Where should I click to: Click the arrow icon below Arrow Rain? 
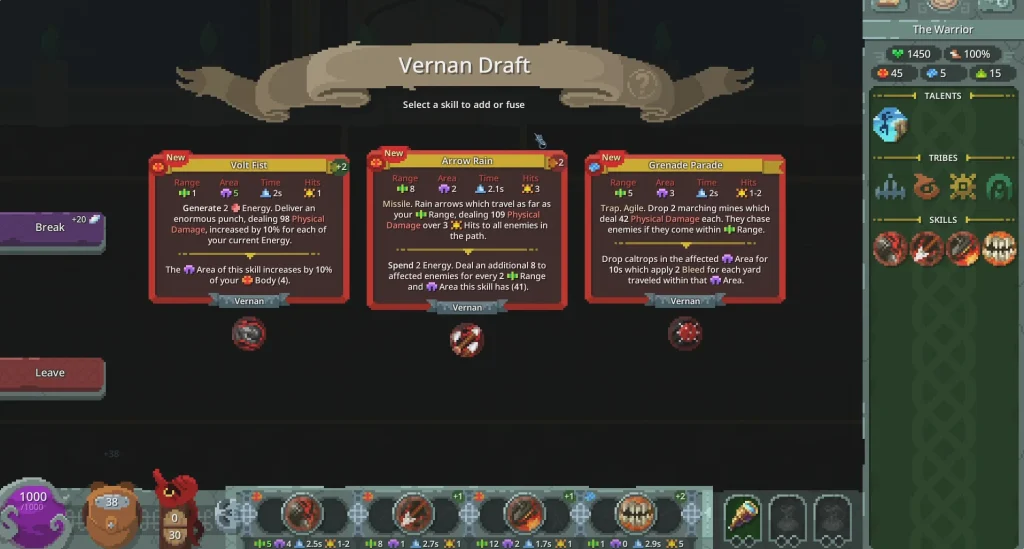(467, 340)
